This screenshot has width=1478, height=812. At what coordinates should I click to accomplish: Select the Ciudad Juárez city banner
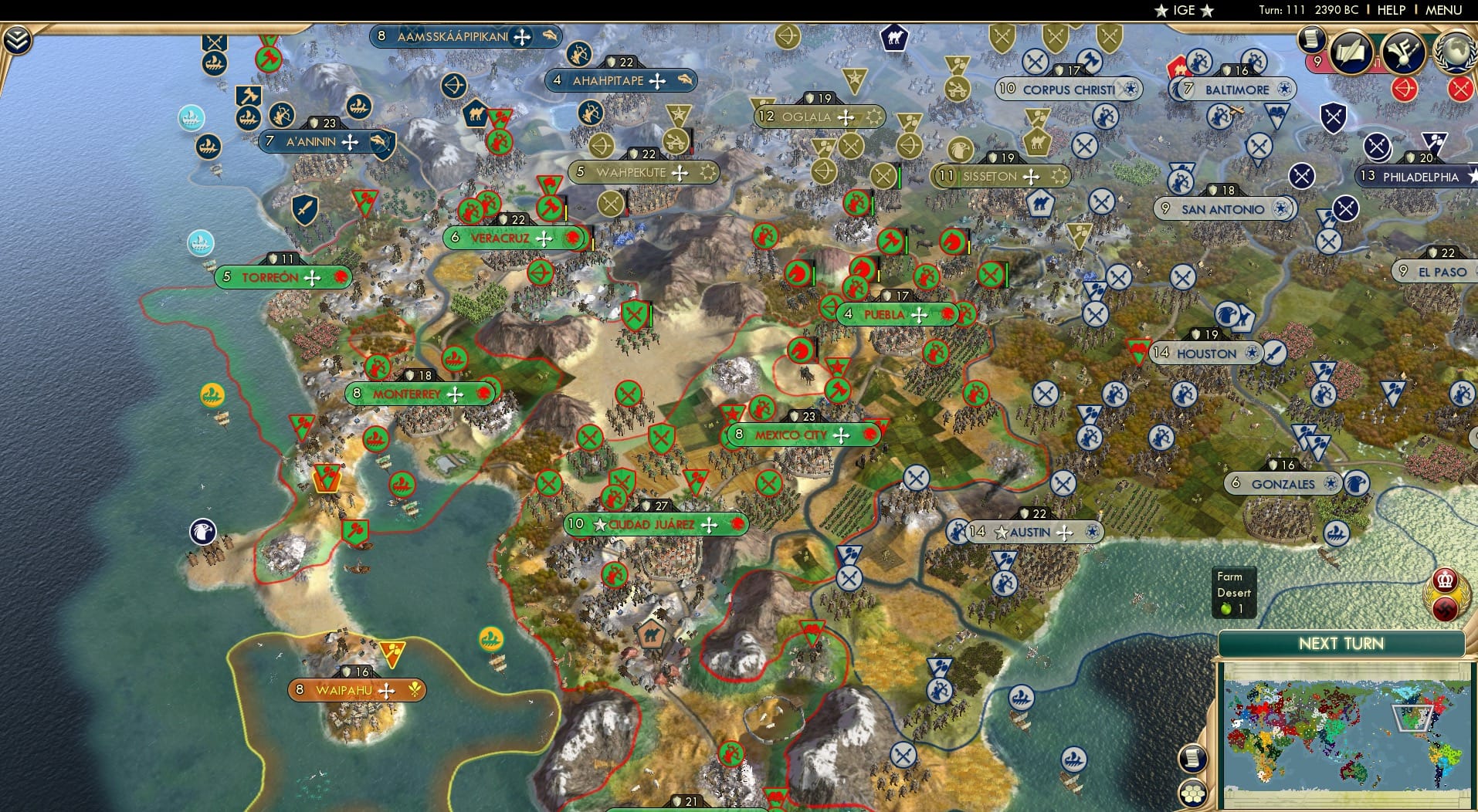[x=656, y=523]
